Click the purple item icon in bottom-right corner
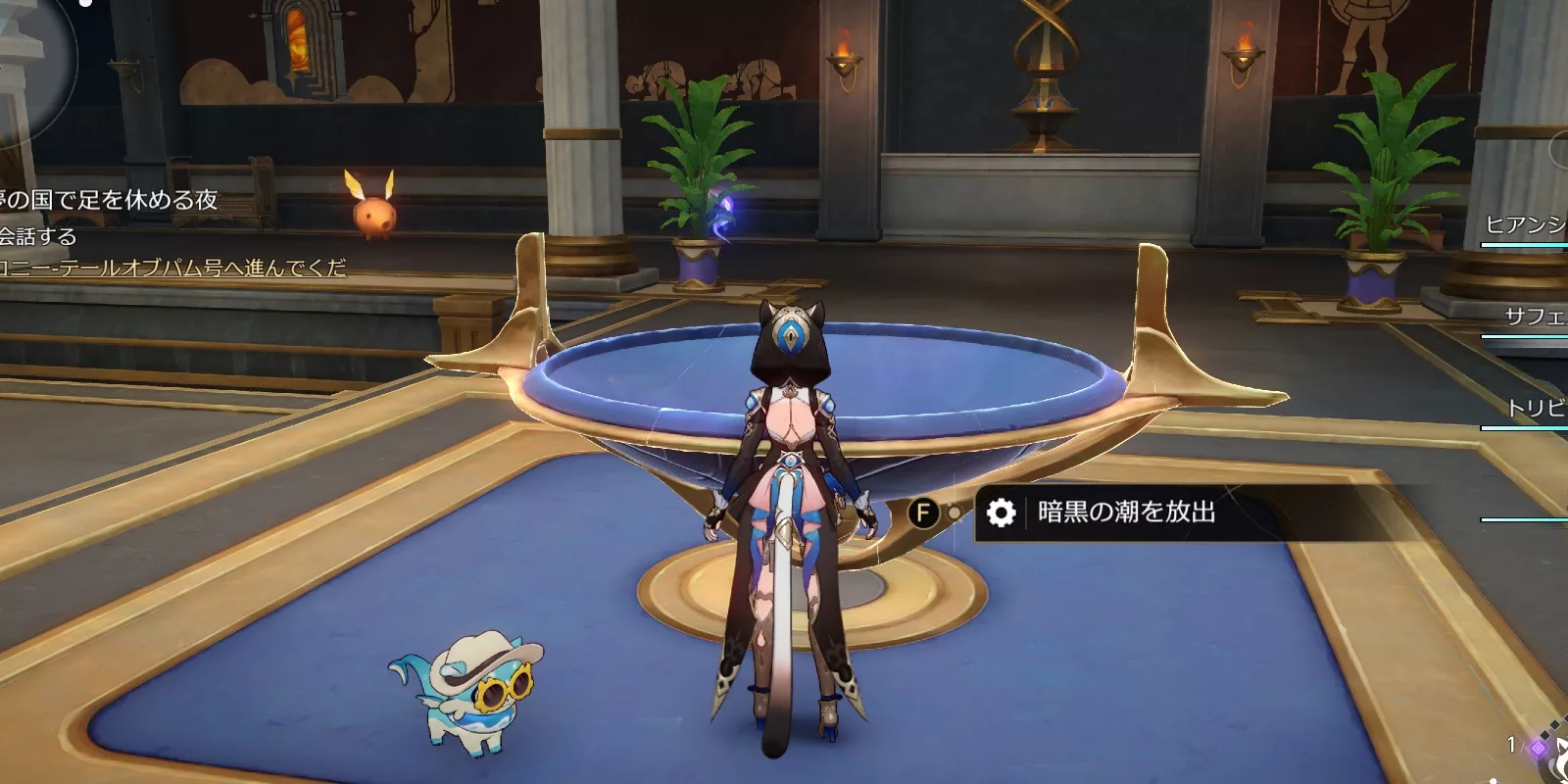This screenshot has height=784, width=1568. tap(1539, 748)
